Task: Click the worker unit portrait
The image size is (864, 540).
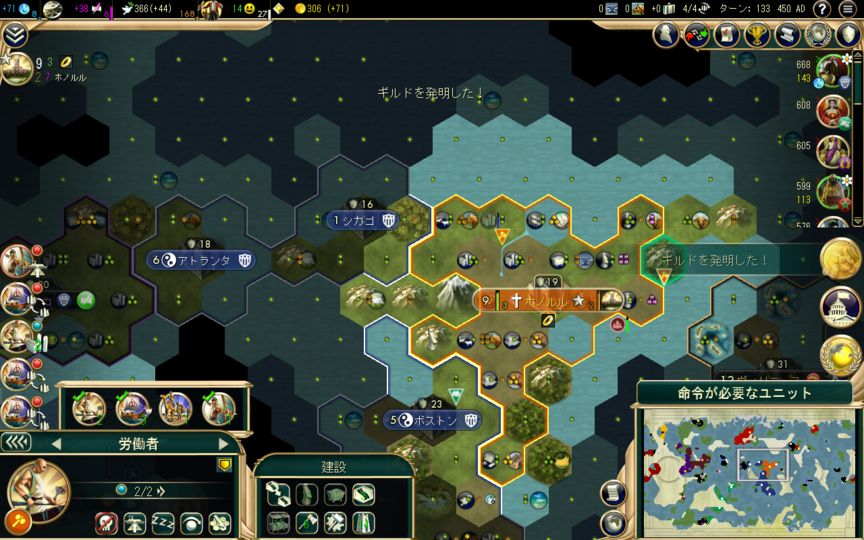Action: [38, 487]
